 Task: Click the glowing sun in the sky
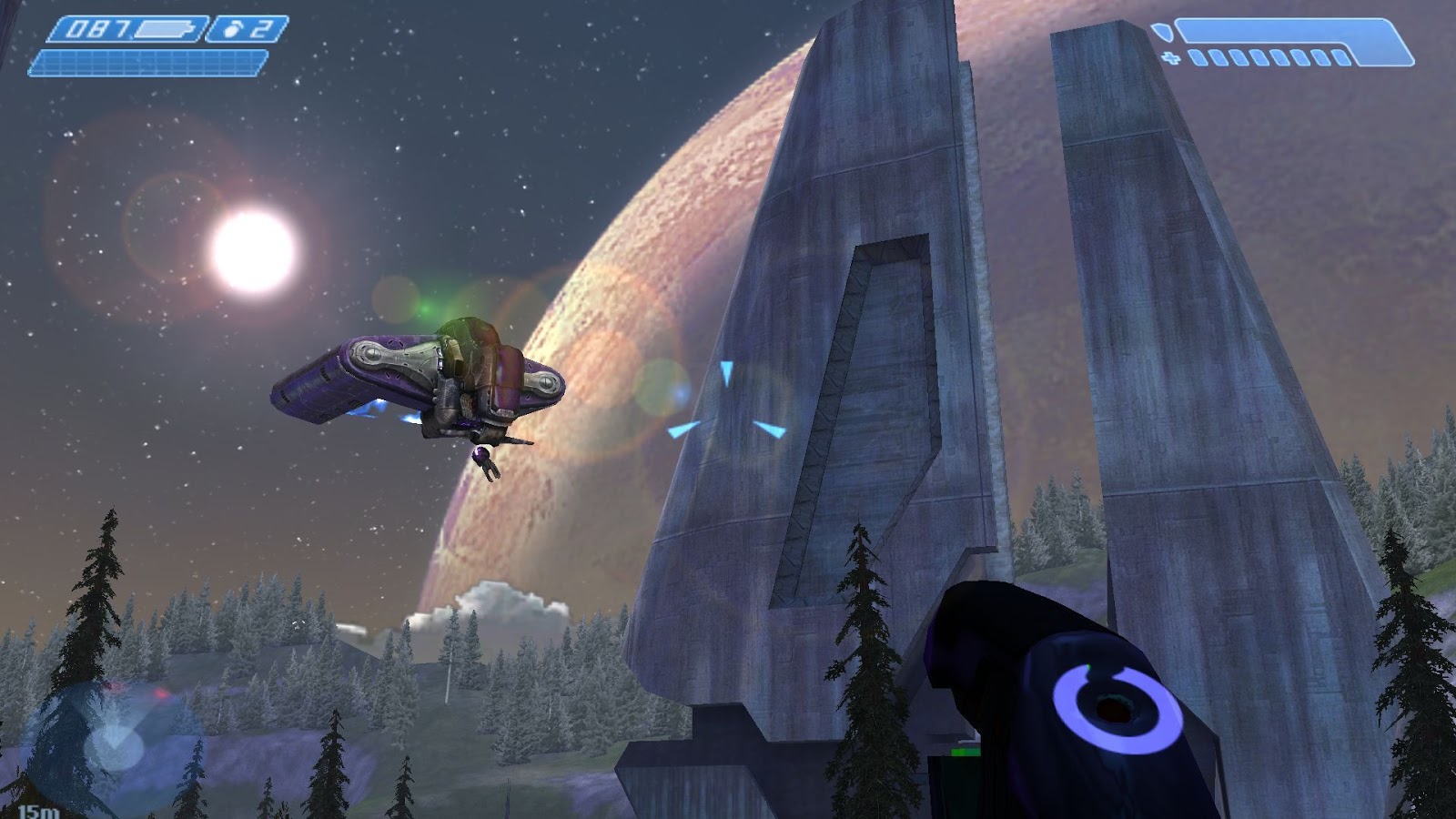click(x=253, y=255)
